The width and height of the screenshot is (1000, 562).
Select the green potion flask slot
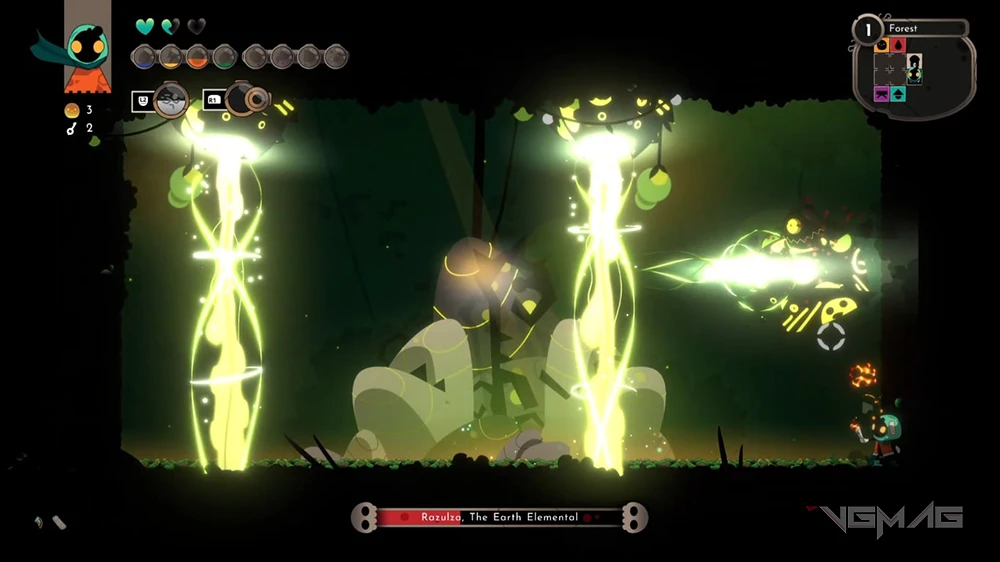224,57
